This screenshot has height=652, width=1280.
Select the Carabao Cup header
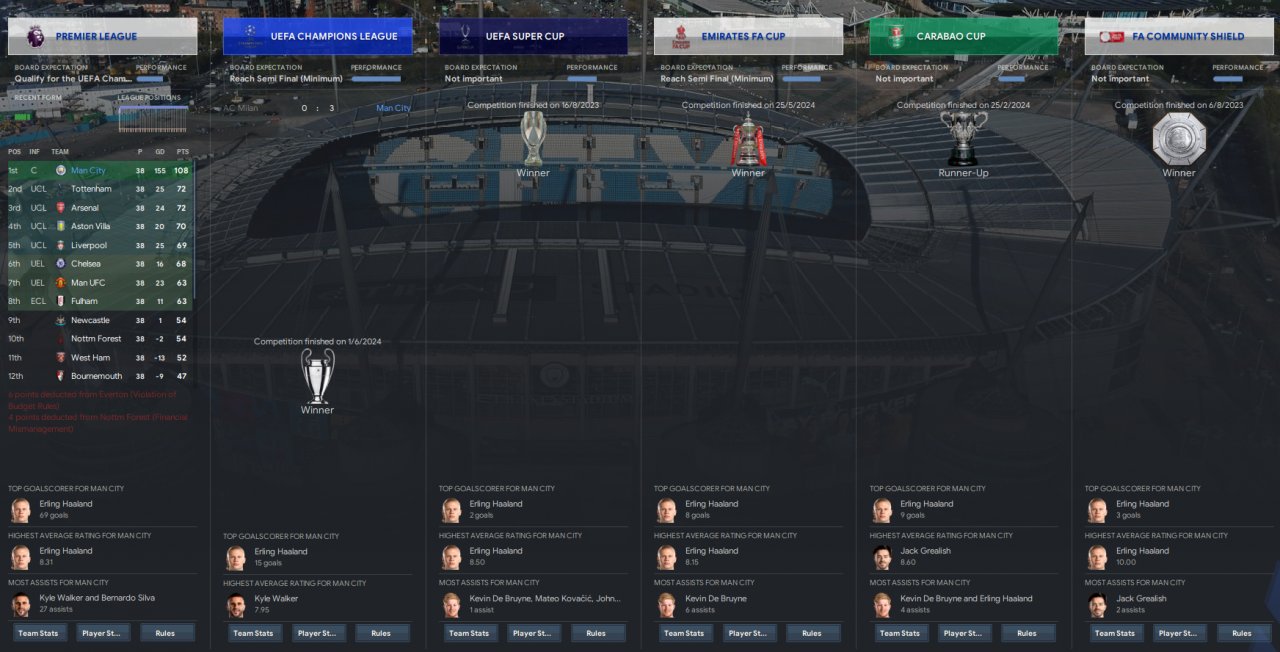click(964, 36)
